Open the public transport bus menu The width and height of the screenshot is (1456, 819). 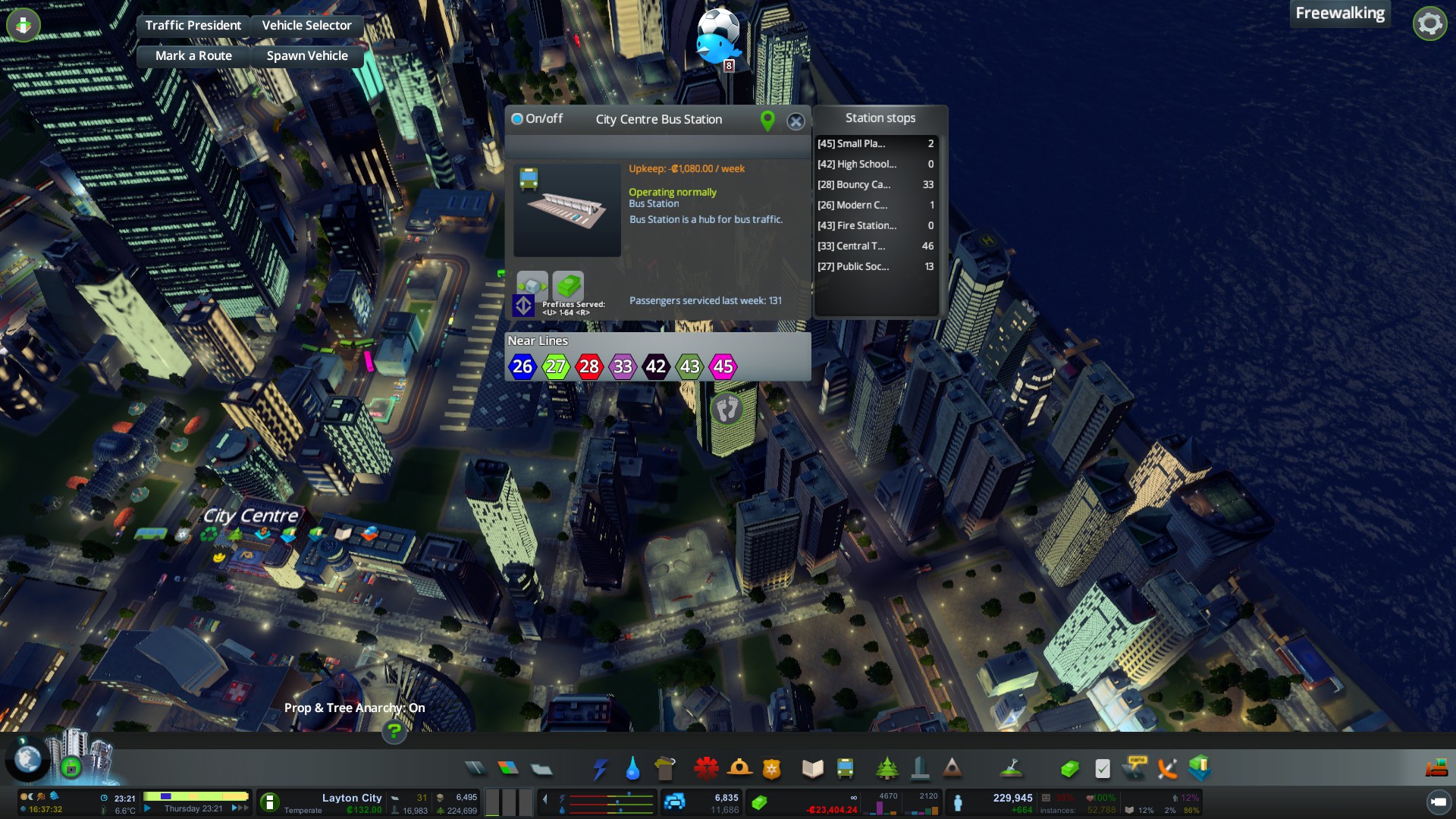[845, 769]
